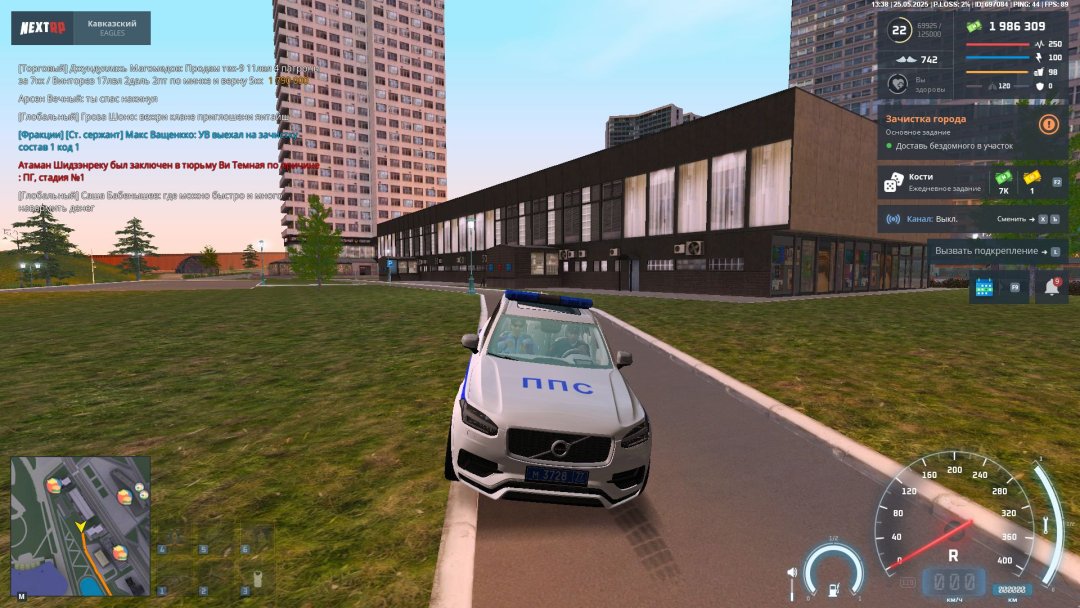This screenshot has width=1080, height=608.
Task: Click the level 22 circle badge
Action: (x=899, y=31)
